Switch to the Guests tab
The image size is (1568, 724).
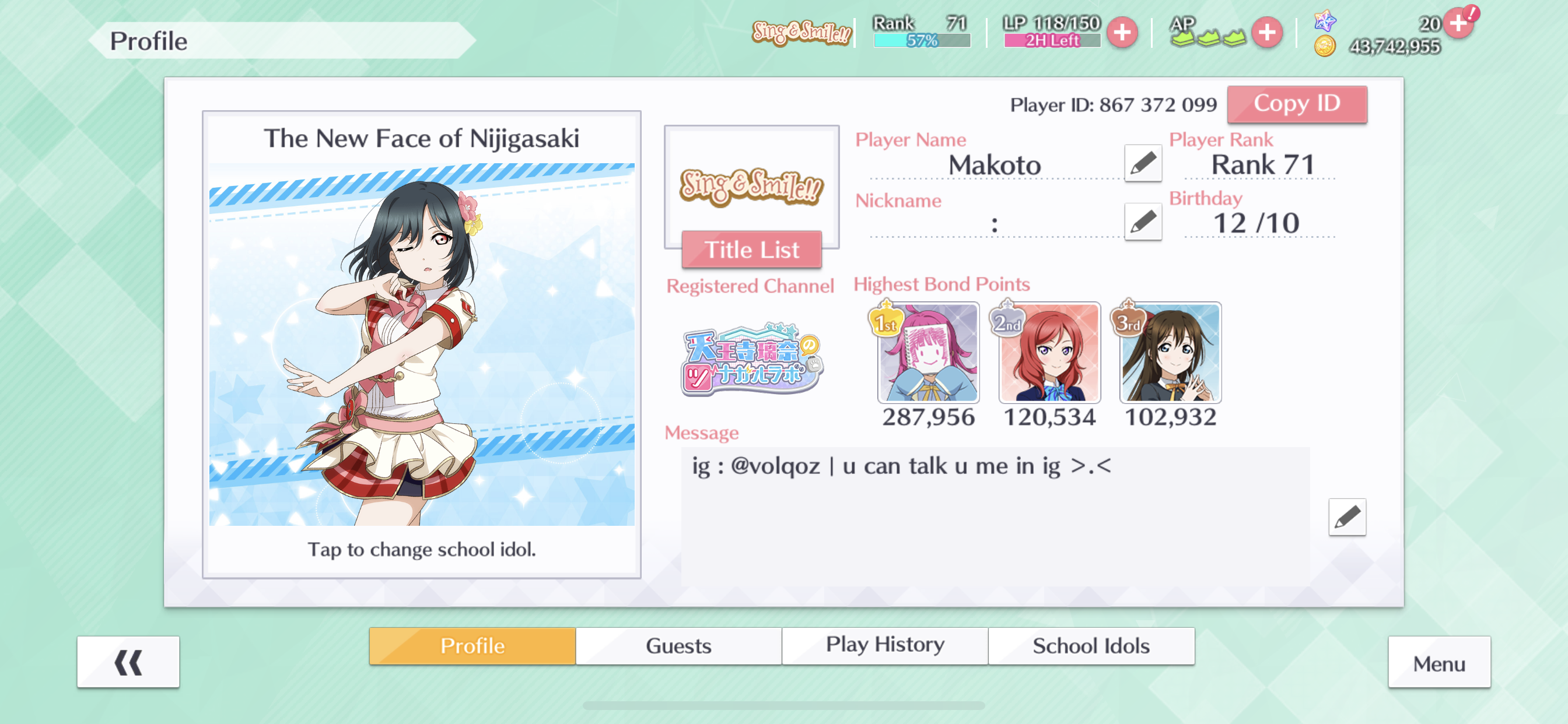coord(678,645)
